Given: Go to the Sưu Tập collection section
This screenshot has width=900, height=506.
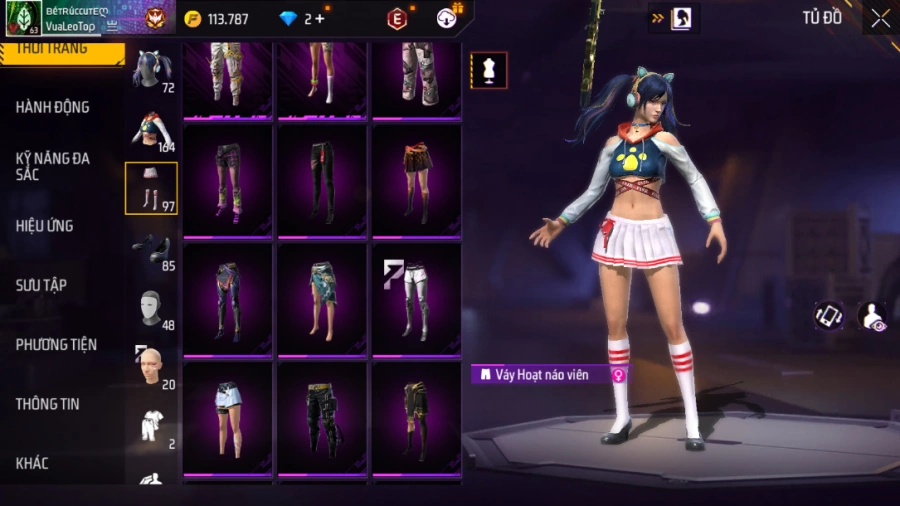Looking at the screenshot, I should 41,285.
